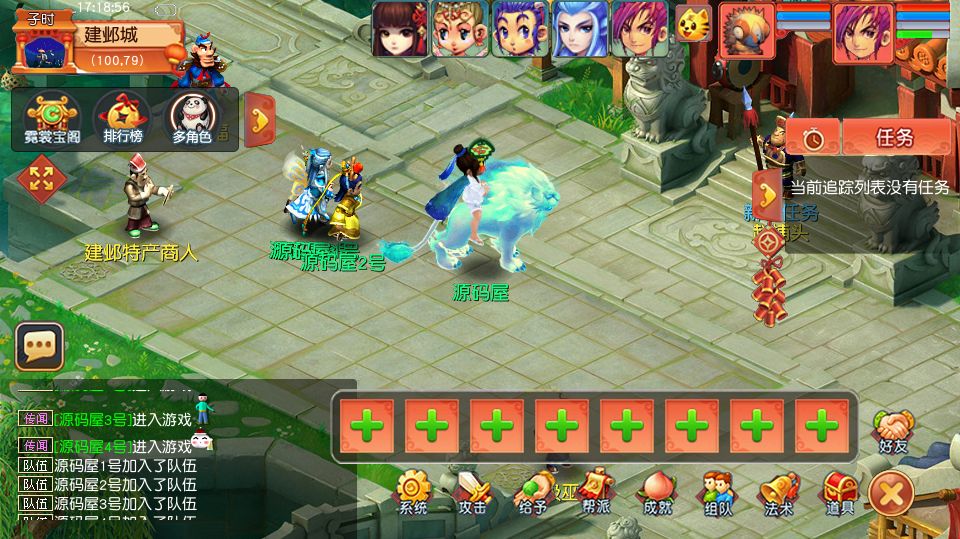Collapse the quest tracker side arrow
The image size is (960, 539).
(x=766, y=194)
